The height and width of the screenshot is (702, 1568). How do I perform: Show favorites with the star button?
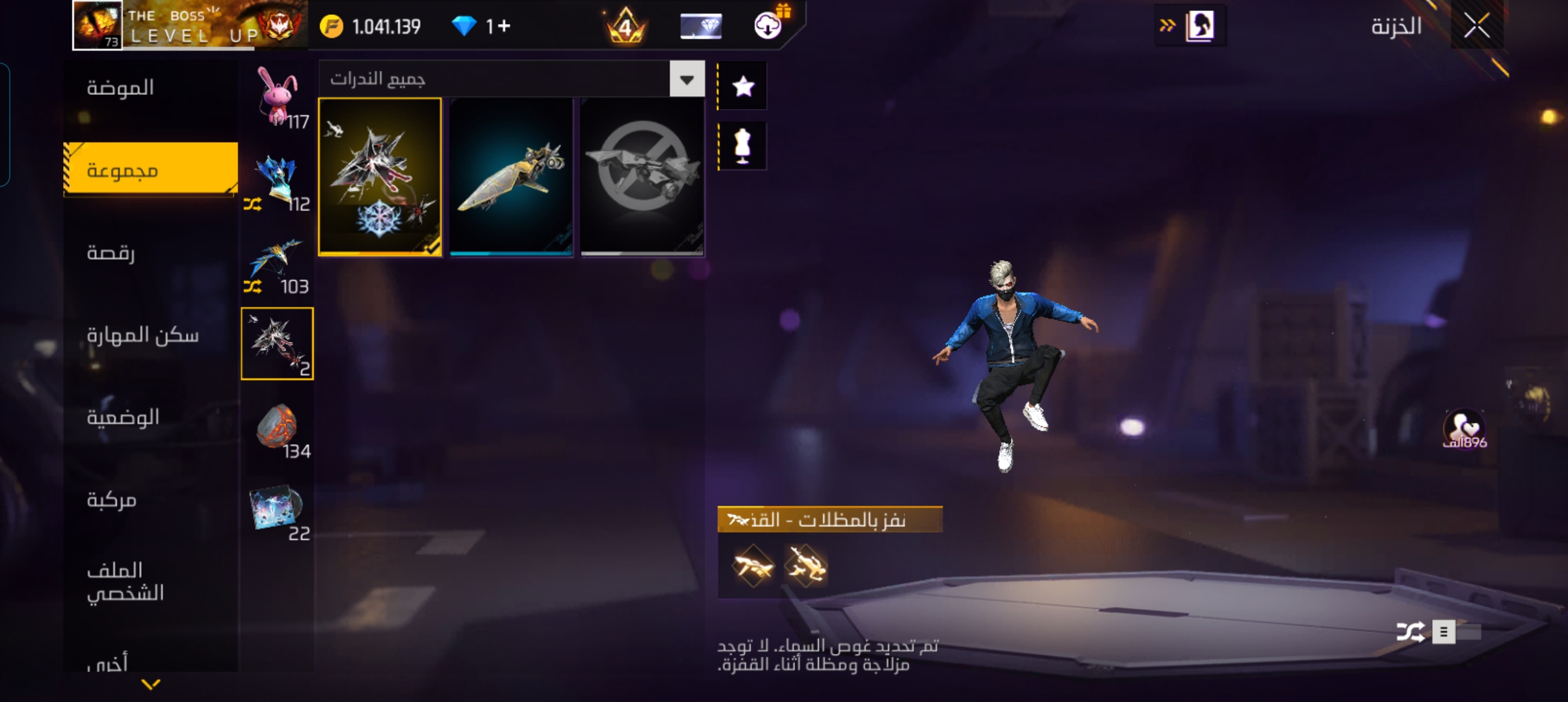click(x=743, y=86)
